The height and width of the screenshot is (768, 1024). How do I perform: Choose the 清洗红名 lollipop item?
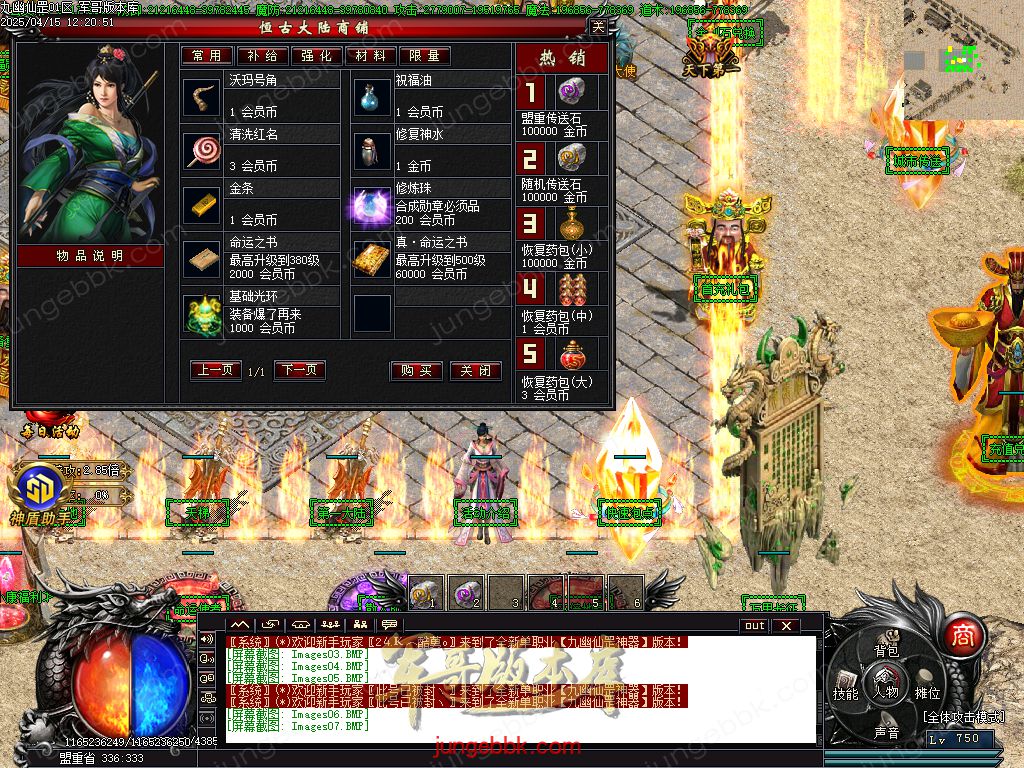[x=203, y=152]
